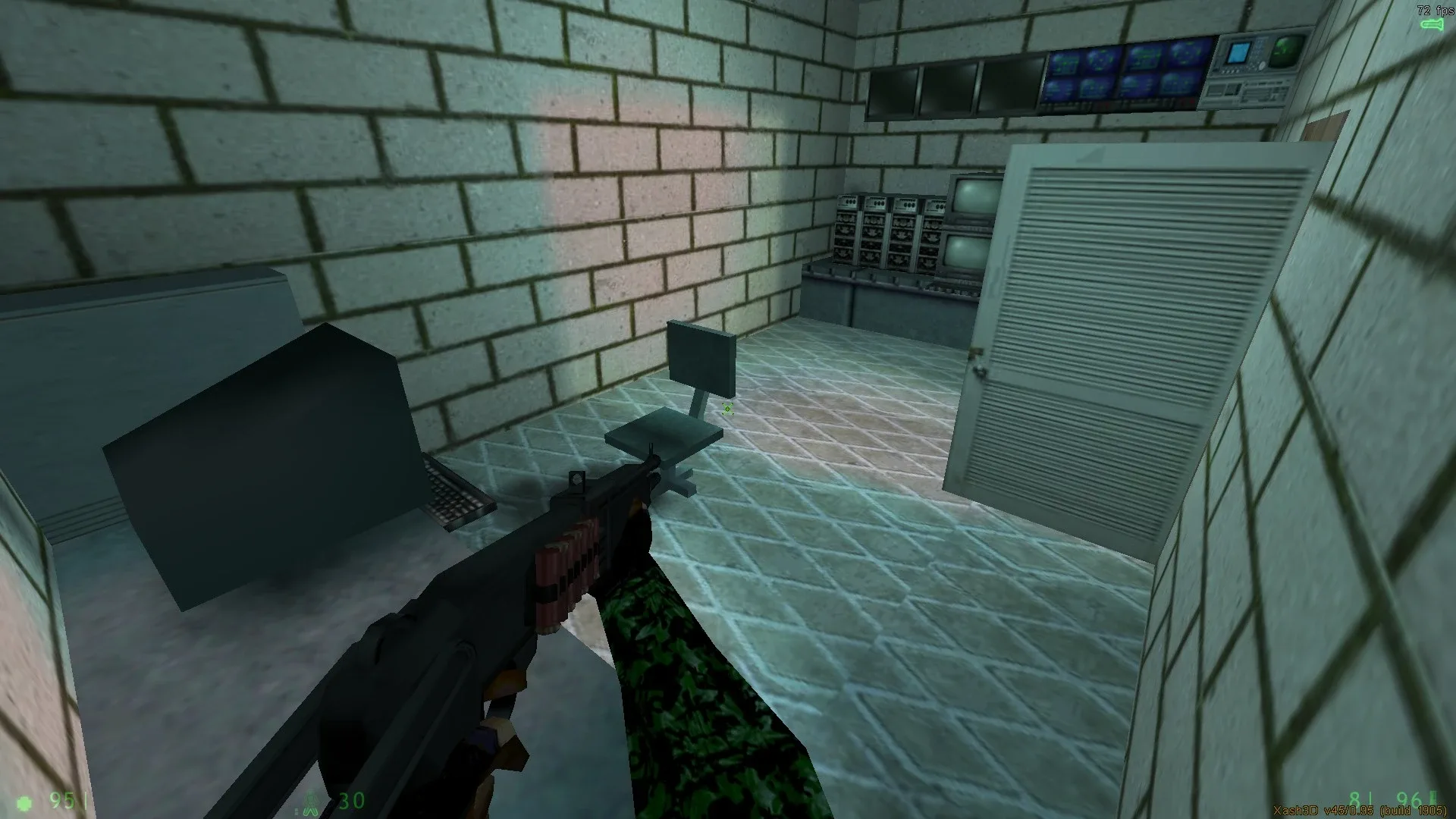Click the flashlight icon near fps counter
The width and height of the screenshot is (1456, 819).
1433,24
